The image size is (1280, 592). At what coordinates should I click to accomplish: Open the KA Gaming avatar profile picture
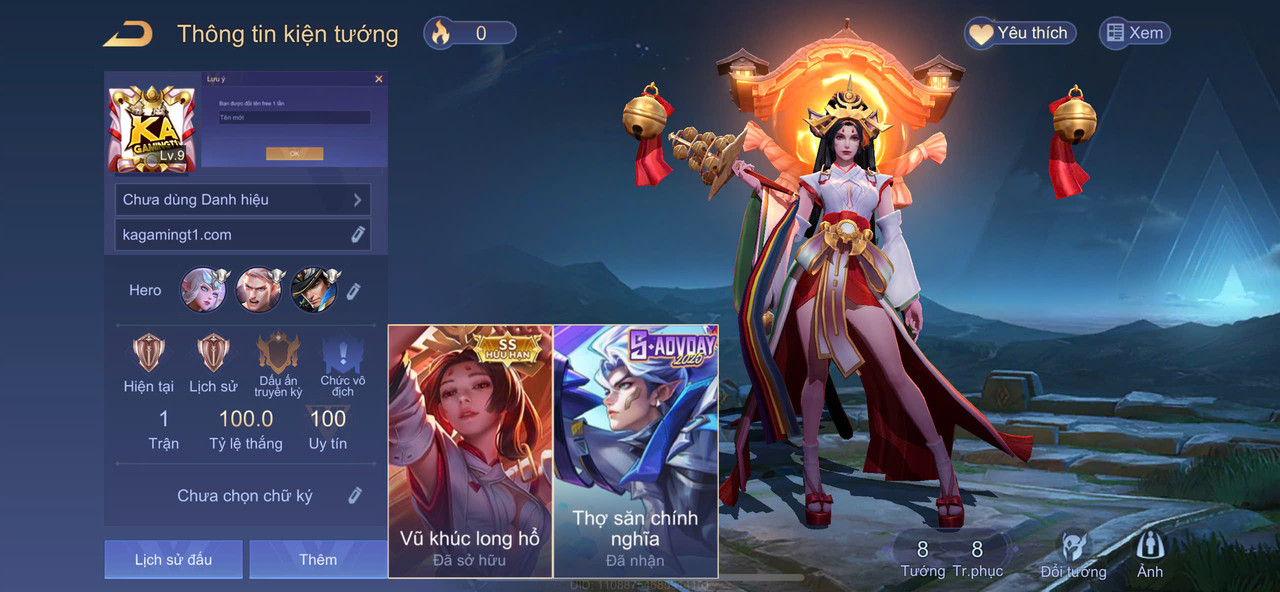pyautogui.click(x=152, y=126)
